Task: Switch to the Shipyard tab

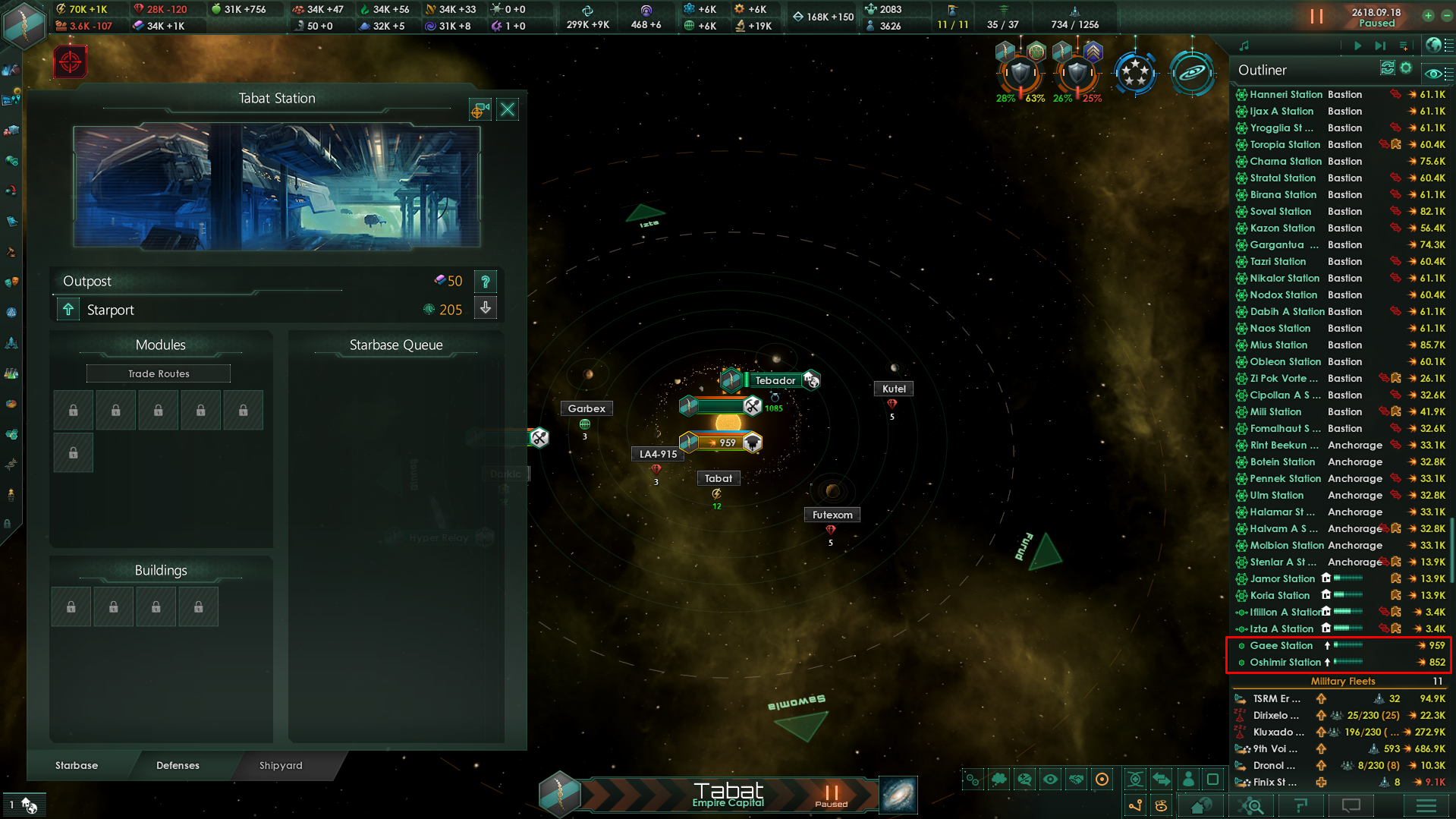Action: (x=281, y=765)
